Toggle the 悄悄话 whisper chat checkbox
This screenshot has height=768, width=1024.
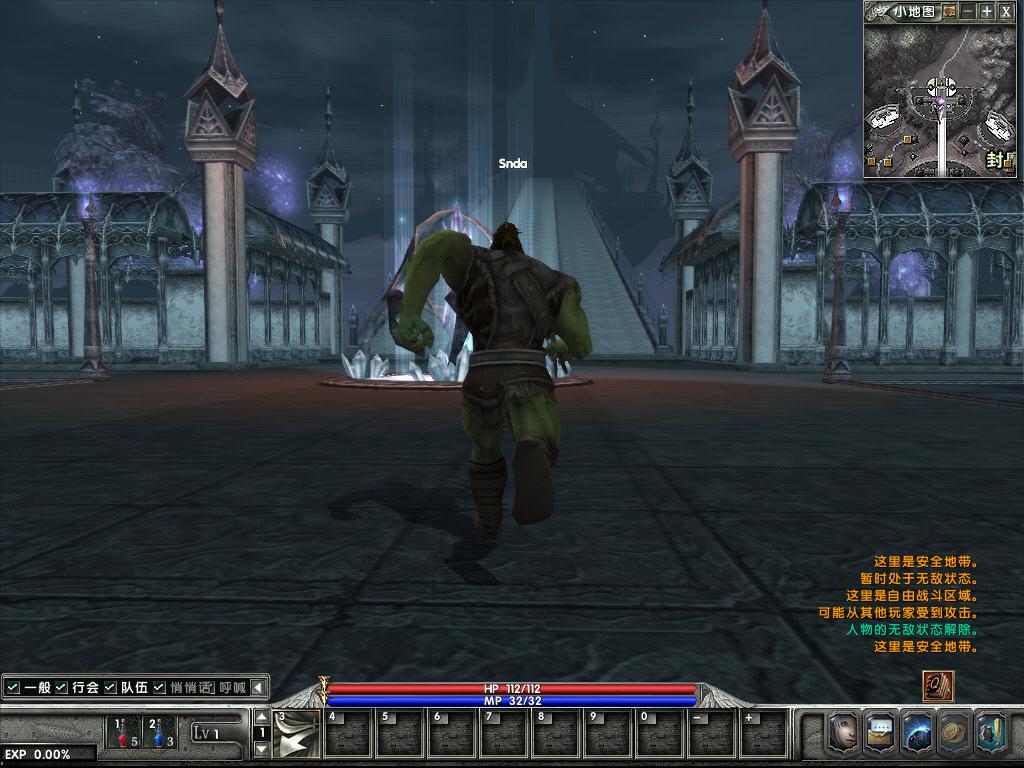(x=160, y=687)
